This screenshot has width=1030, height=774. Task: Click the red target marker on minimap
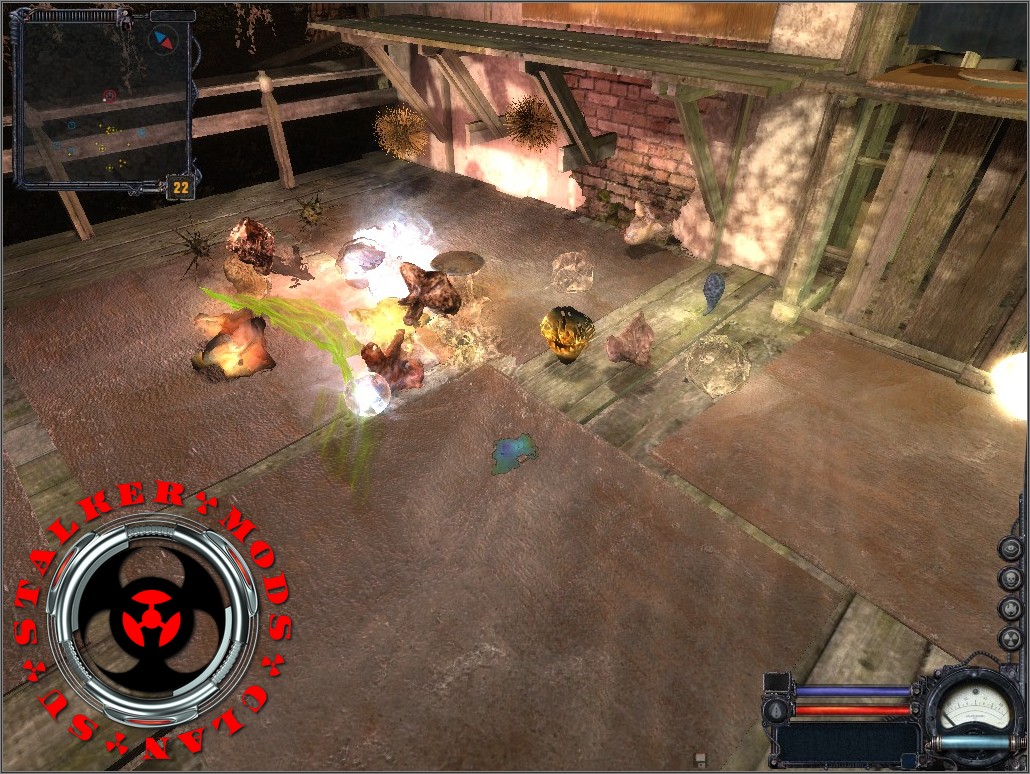[109, 96]
